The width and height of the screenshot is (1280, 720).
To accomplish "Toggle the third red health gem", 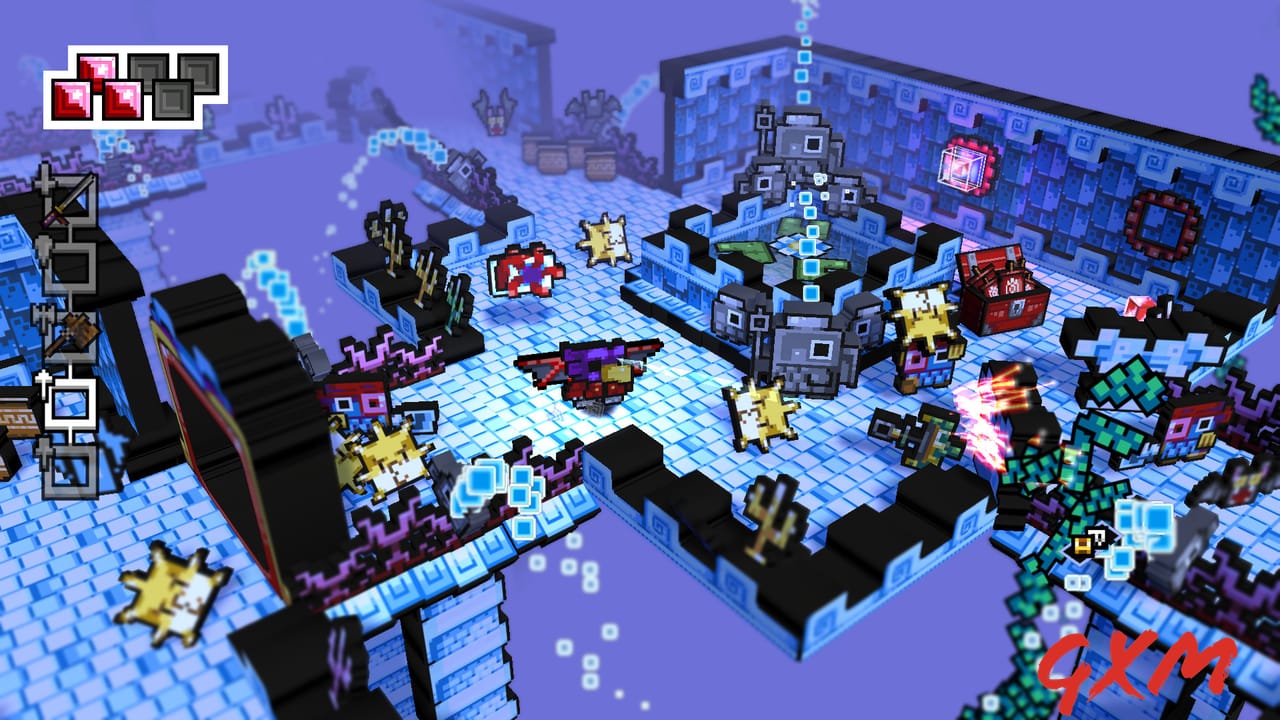I will [123, 97].
